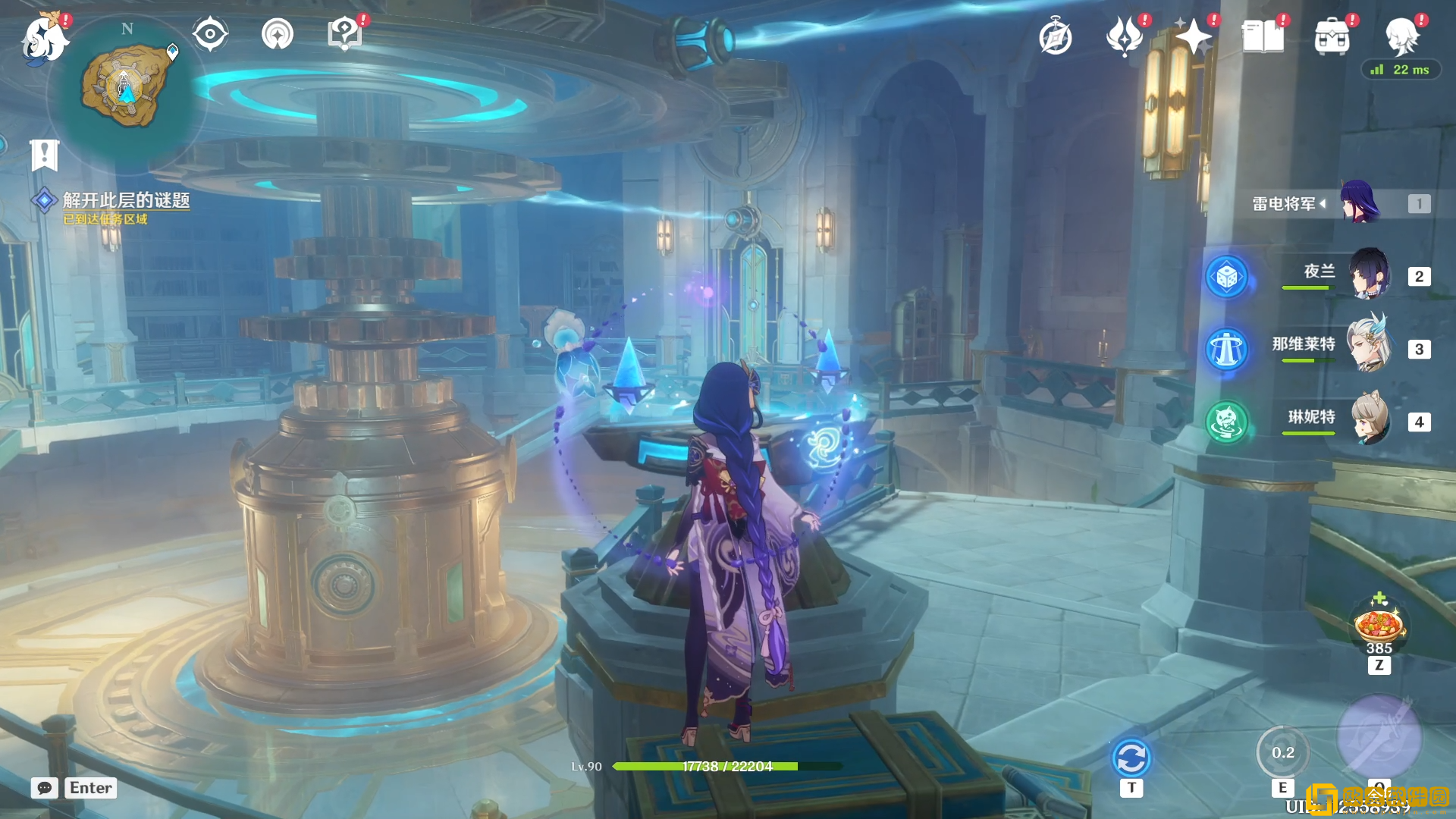Open the co-op signal icon
This screenshot has height=819, width=1456.
[x=277, y=34]
